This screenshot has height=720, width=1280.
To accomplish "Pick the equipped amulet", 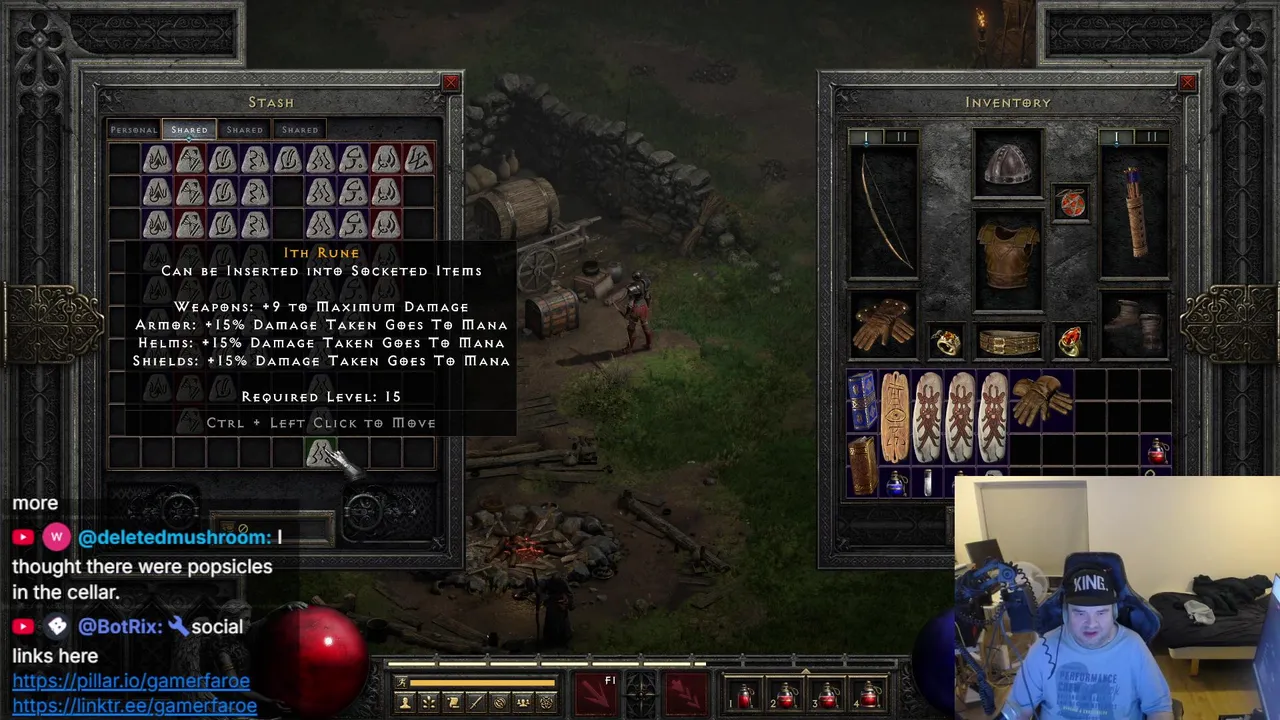I will pos(1072,204).
